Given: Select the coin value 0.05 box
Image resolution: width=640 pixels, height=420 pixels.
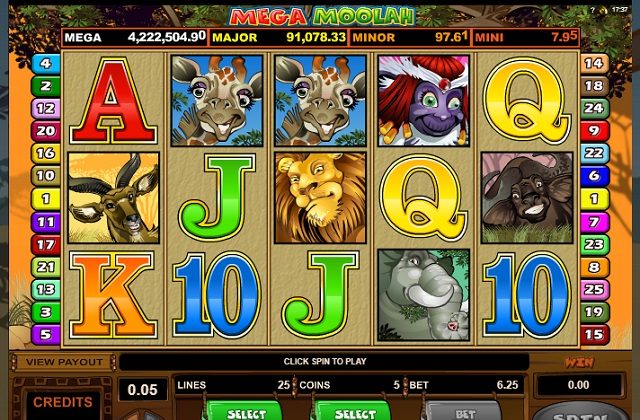Looking at the screenshot, I should (143, 389).
